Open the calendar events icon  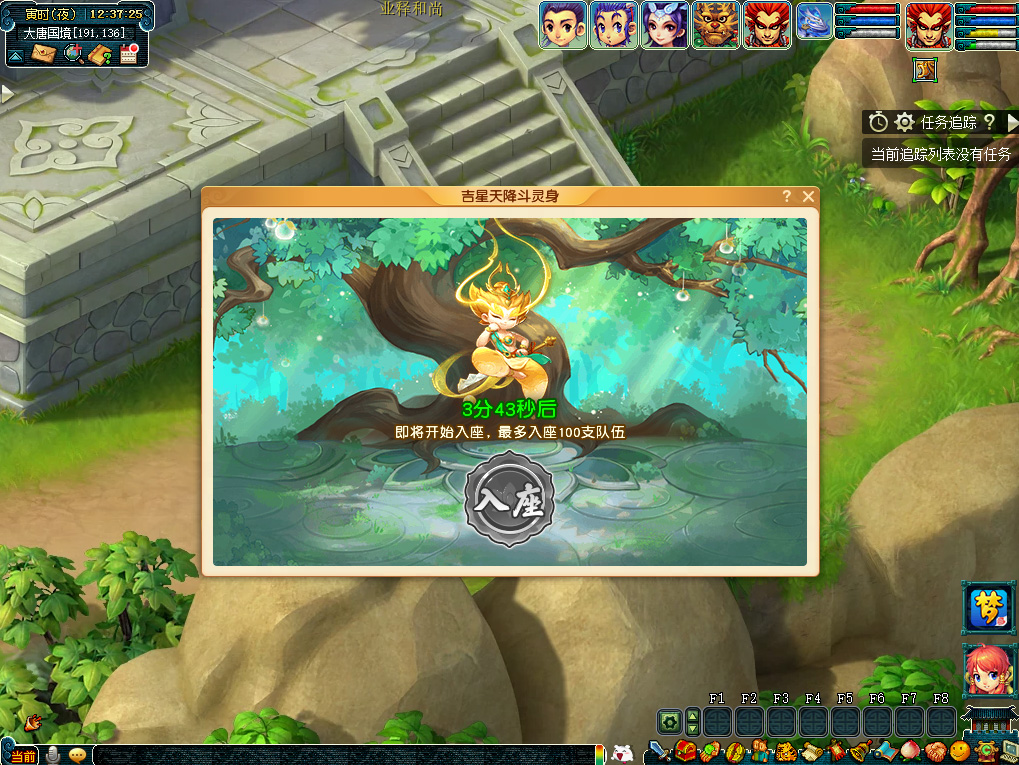click(128, 54)
